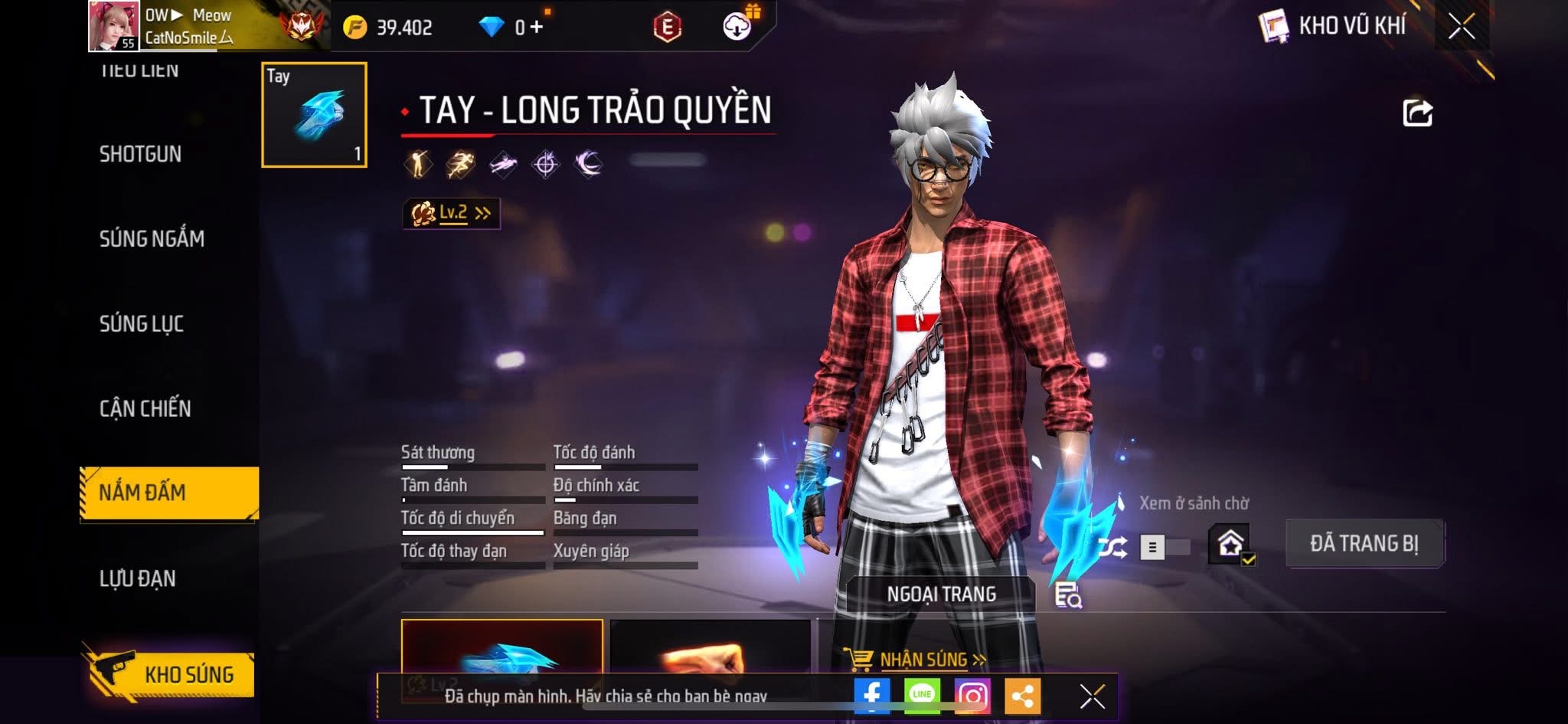Share the fist skin with the arrow icon
The image size is (1568, 724).
click(x=1416, y=113)
